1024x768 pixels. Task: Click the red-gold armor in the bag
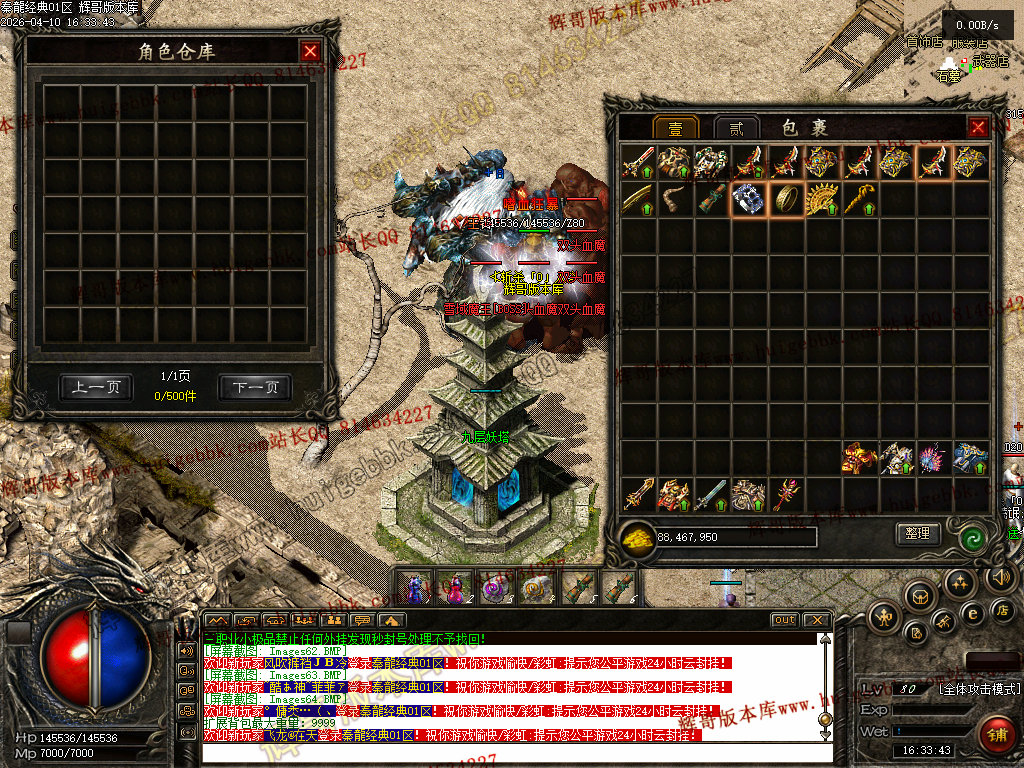(859, 458)
